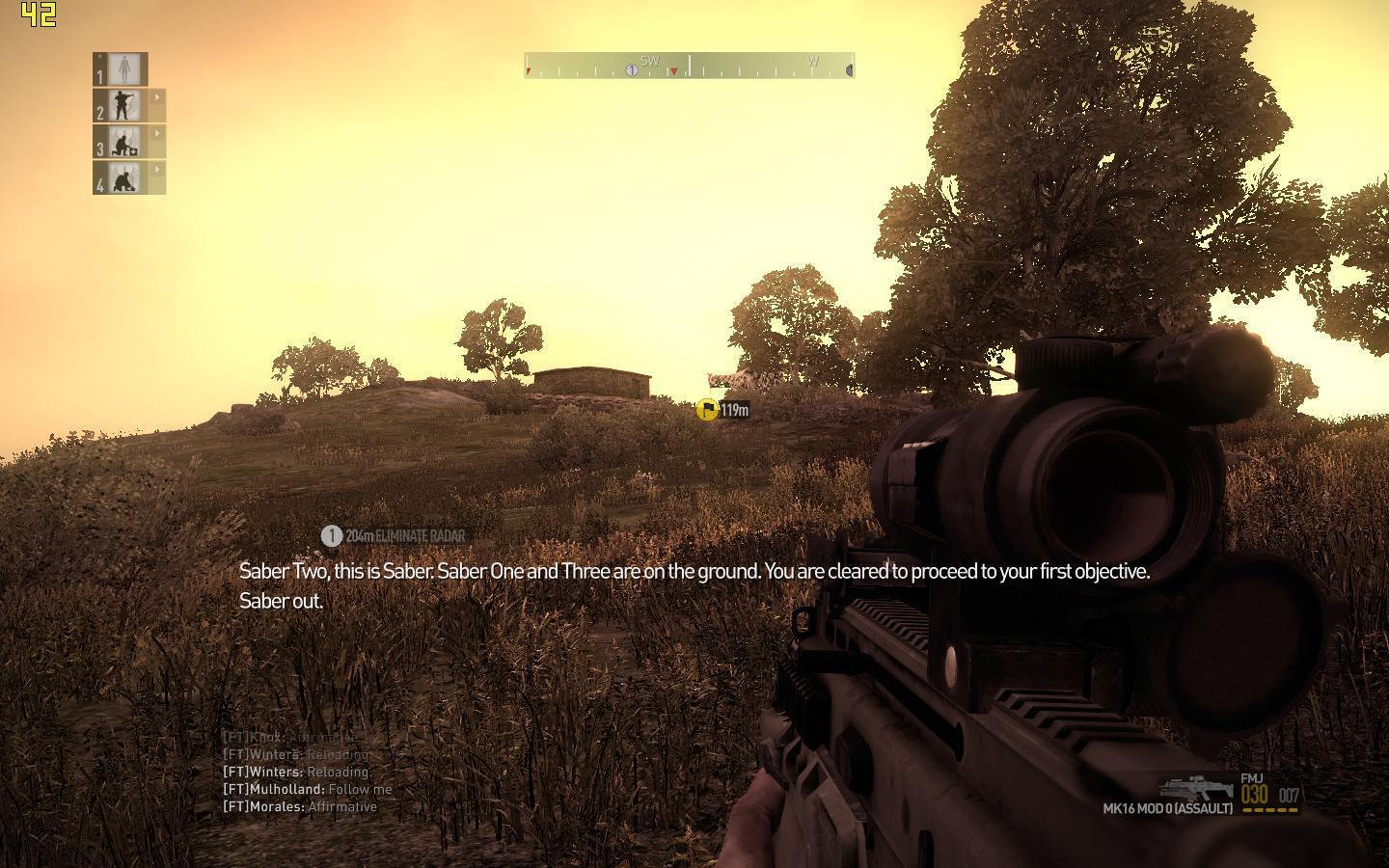Select the yellow flag waypoint marker
Viewport: 1389px width, 868px height.
(707, 410)
